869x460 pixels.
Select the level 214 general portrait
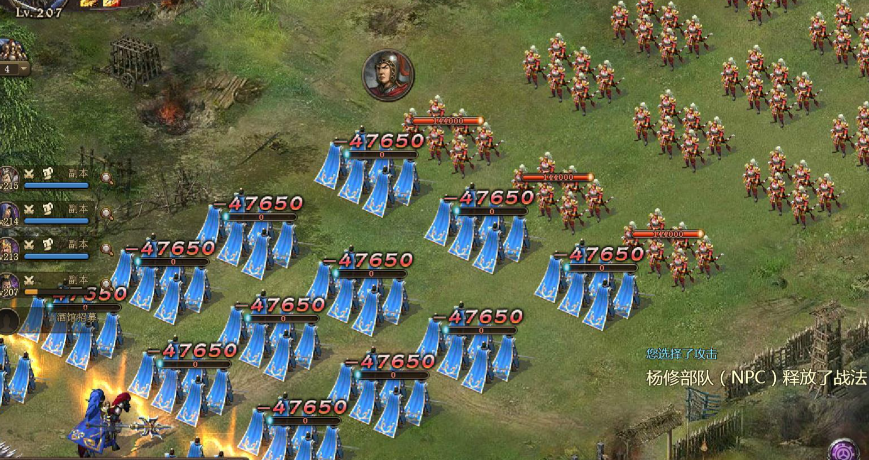(x=9, y=214)
